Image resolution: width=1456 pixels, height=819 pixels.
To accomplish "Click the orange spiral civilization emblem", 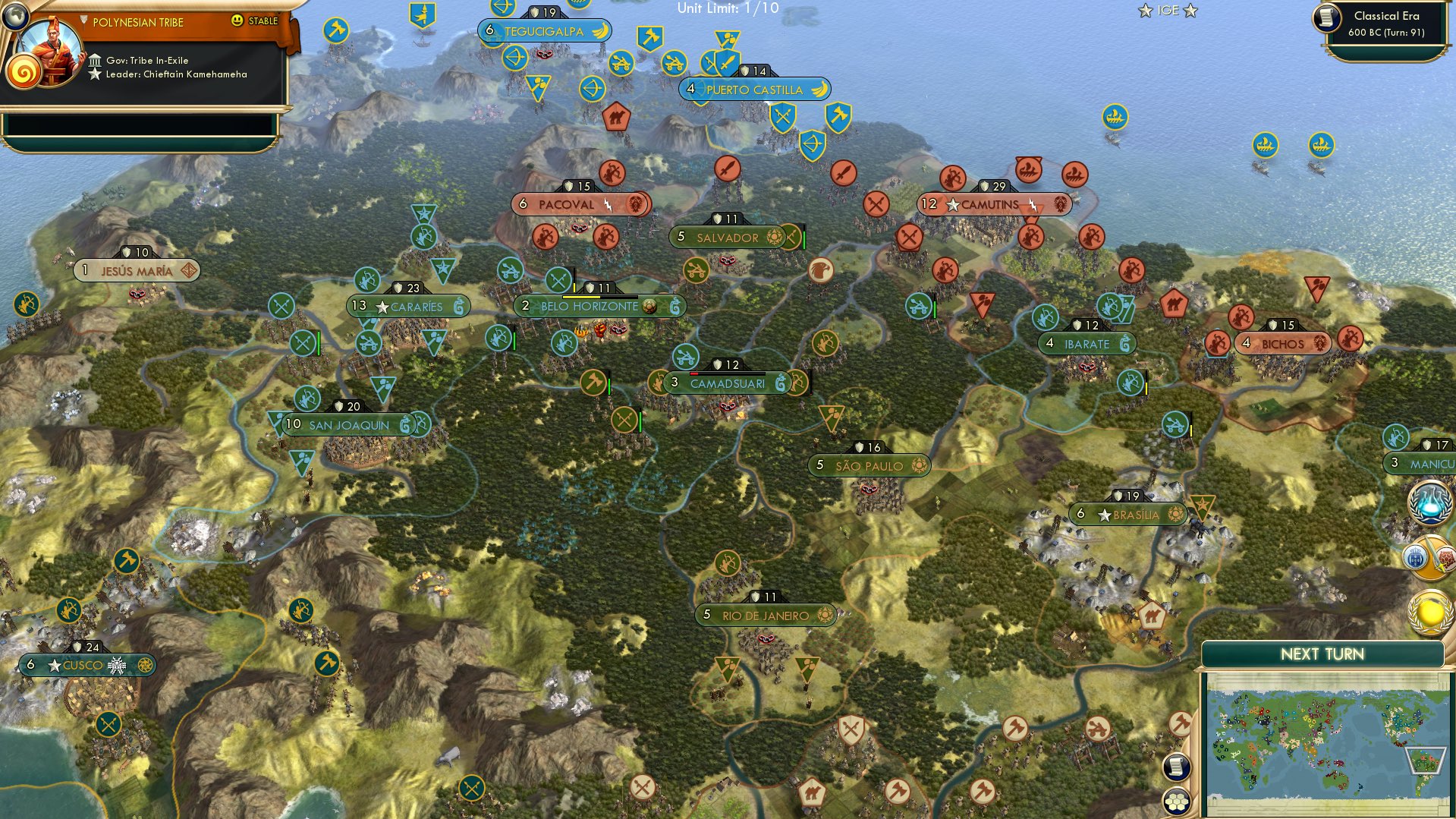I will click(x=24, y=74).
